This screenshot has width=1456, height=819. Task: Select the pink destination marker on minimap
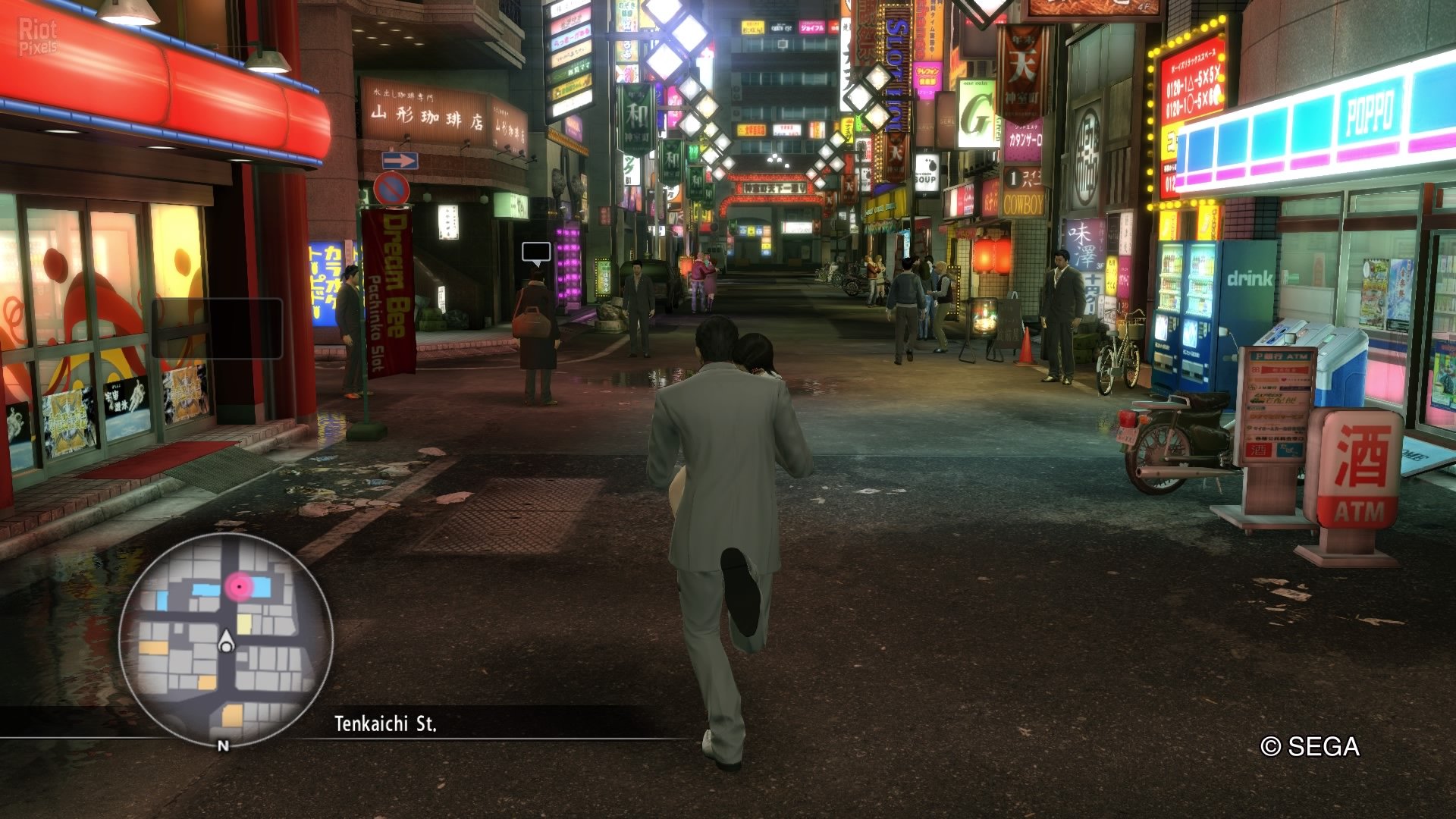(240, 586)
